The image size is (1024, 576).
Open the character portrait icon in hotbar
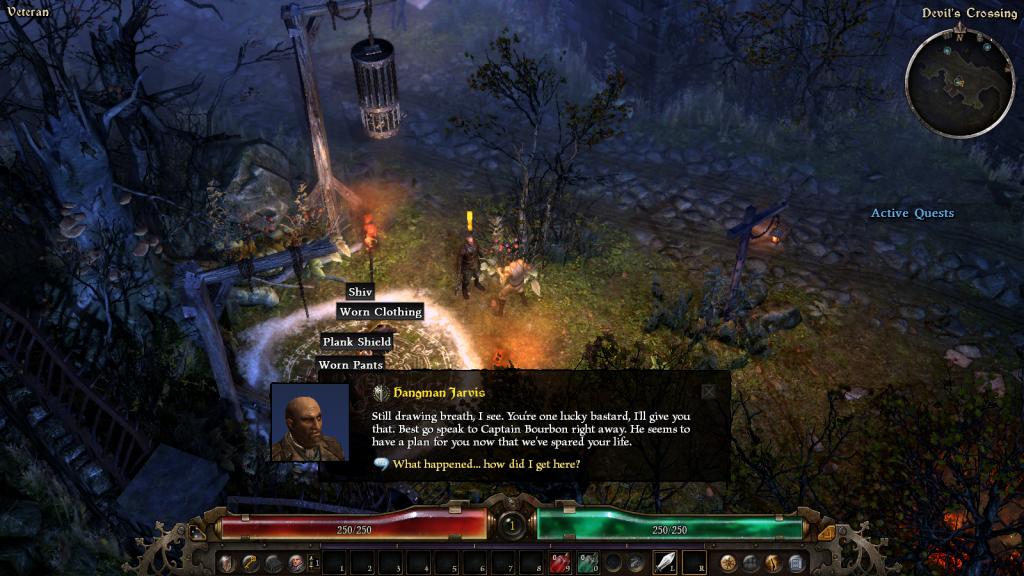pos(297,563)
